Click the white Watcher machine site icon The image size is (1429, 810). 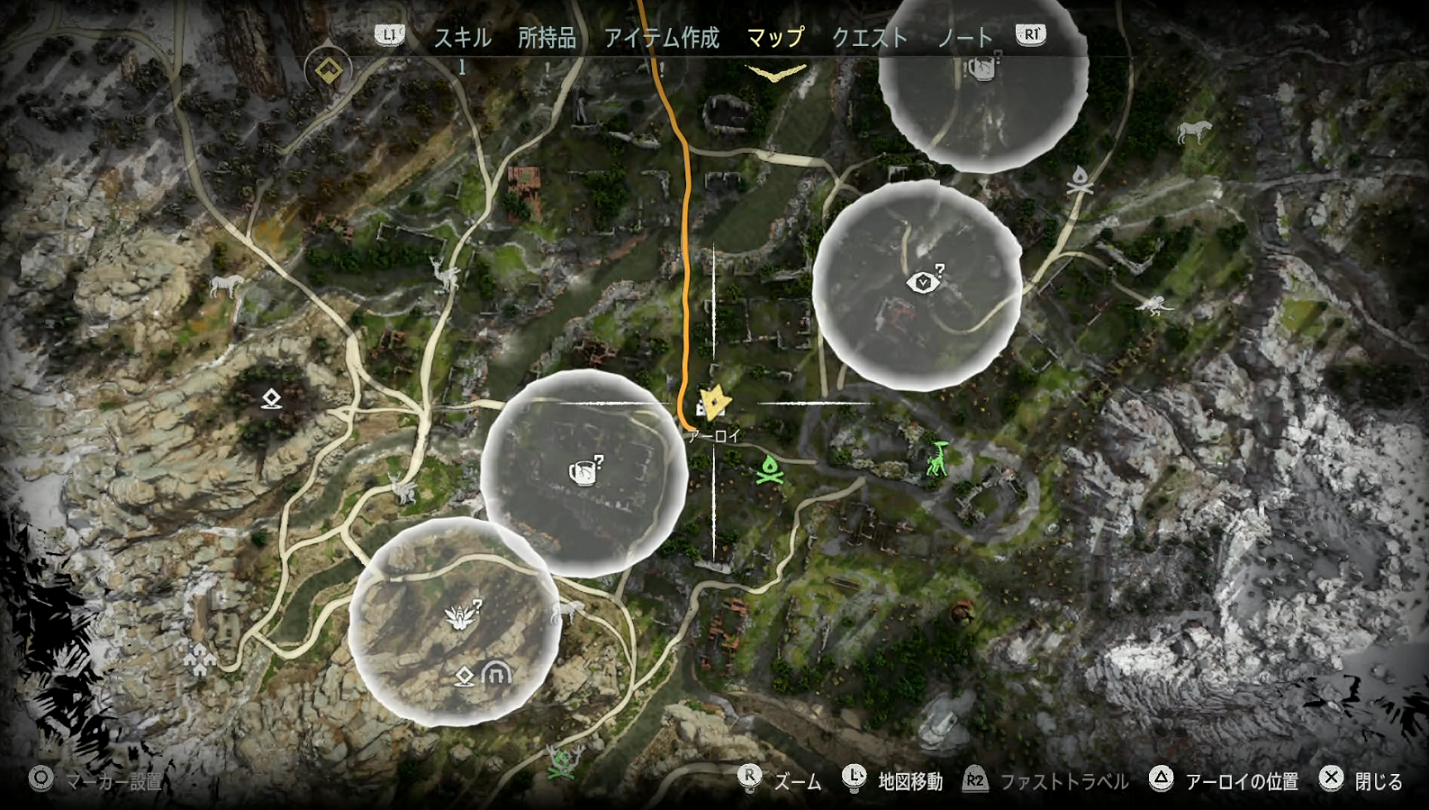pos(1154,305)
